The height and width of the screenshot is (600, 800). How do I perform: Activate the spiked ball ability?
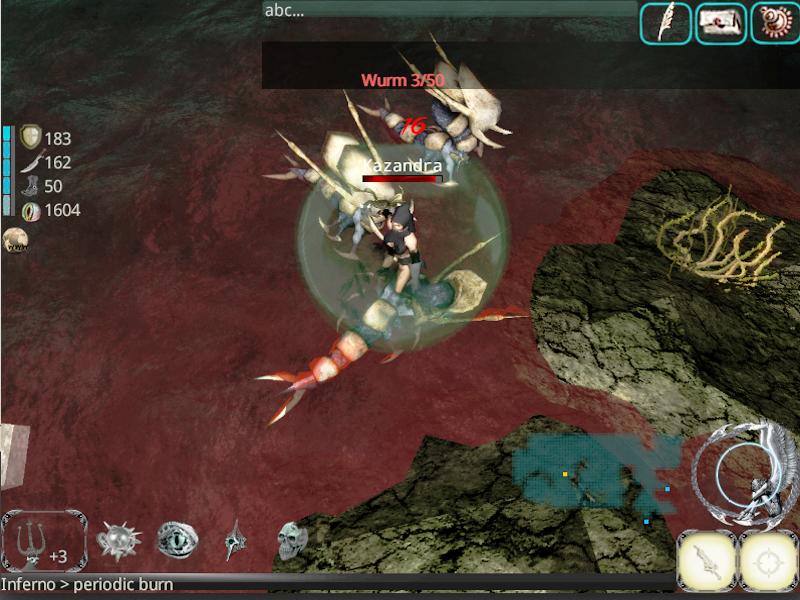click(116, 541)
